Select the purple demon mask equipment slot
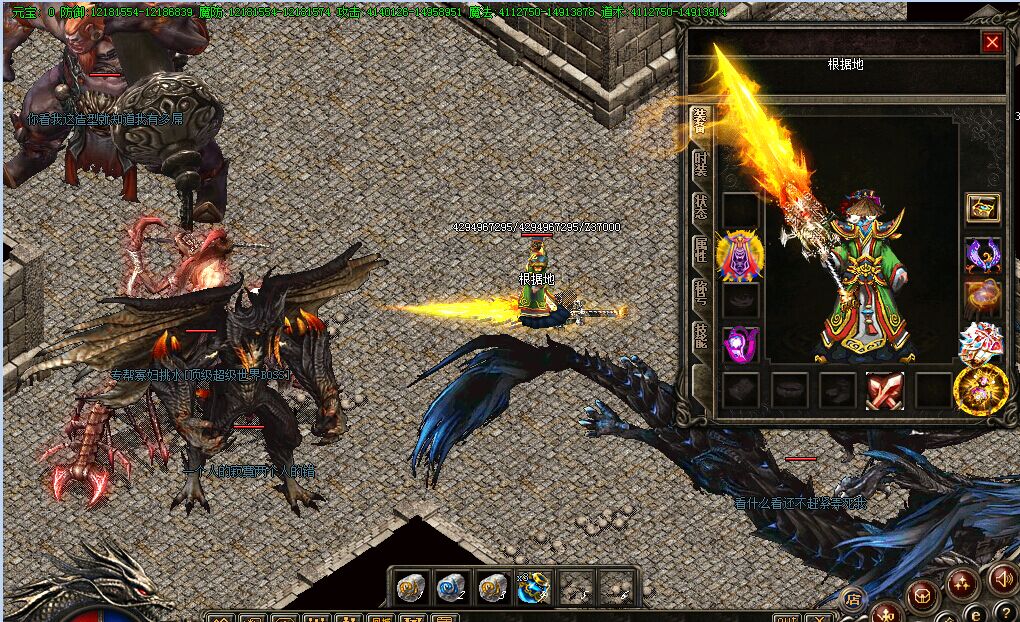The height and width of the screenshot is (622, 1020). click(740, 254)
